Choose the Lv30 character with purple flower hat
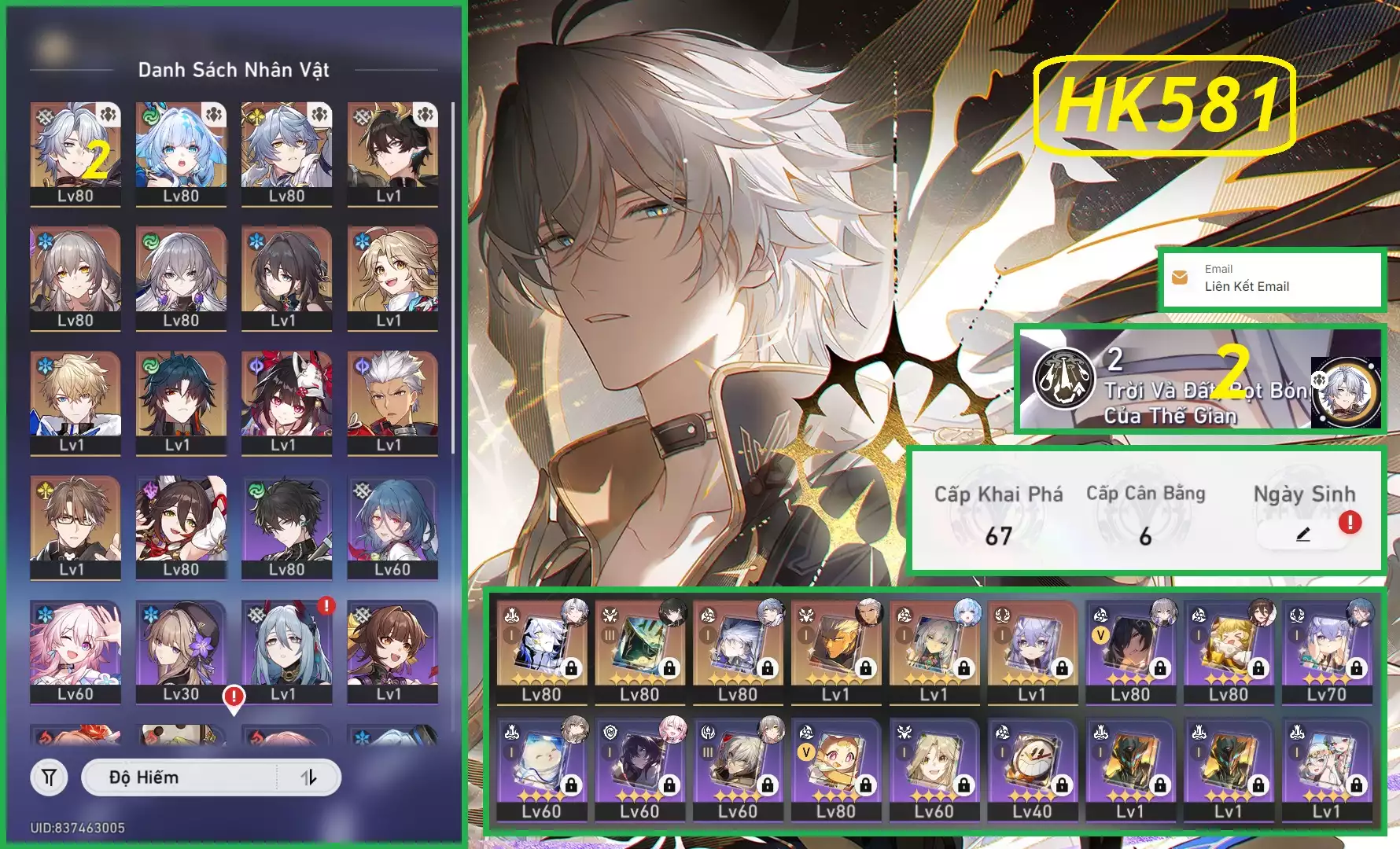1400x849 pixels. point(181,651)
